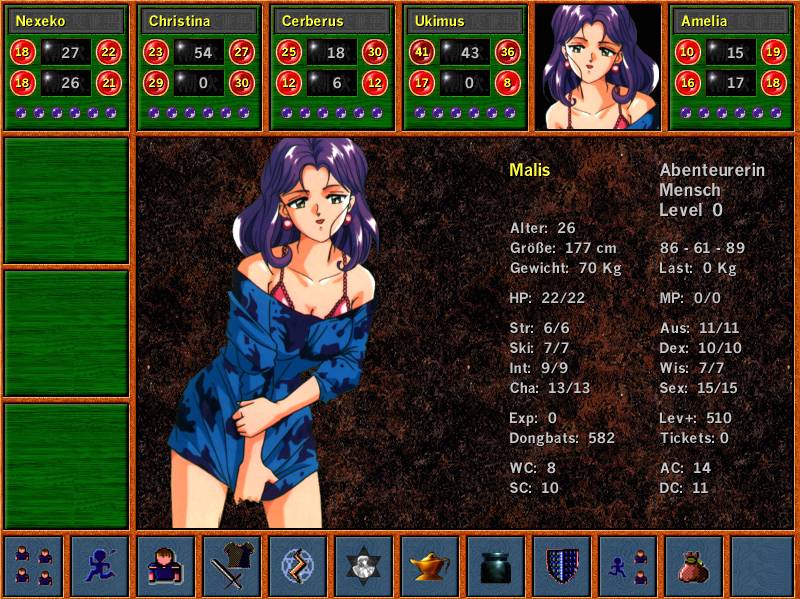The image size is (800, 599).
Task: Select Nexeko's party panel
Action: [67, 67]
